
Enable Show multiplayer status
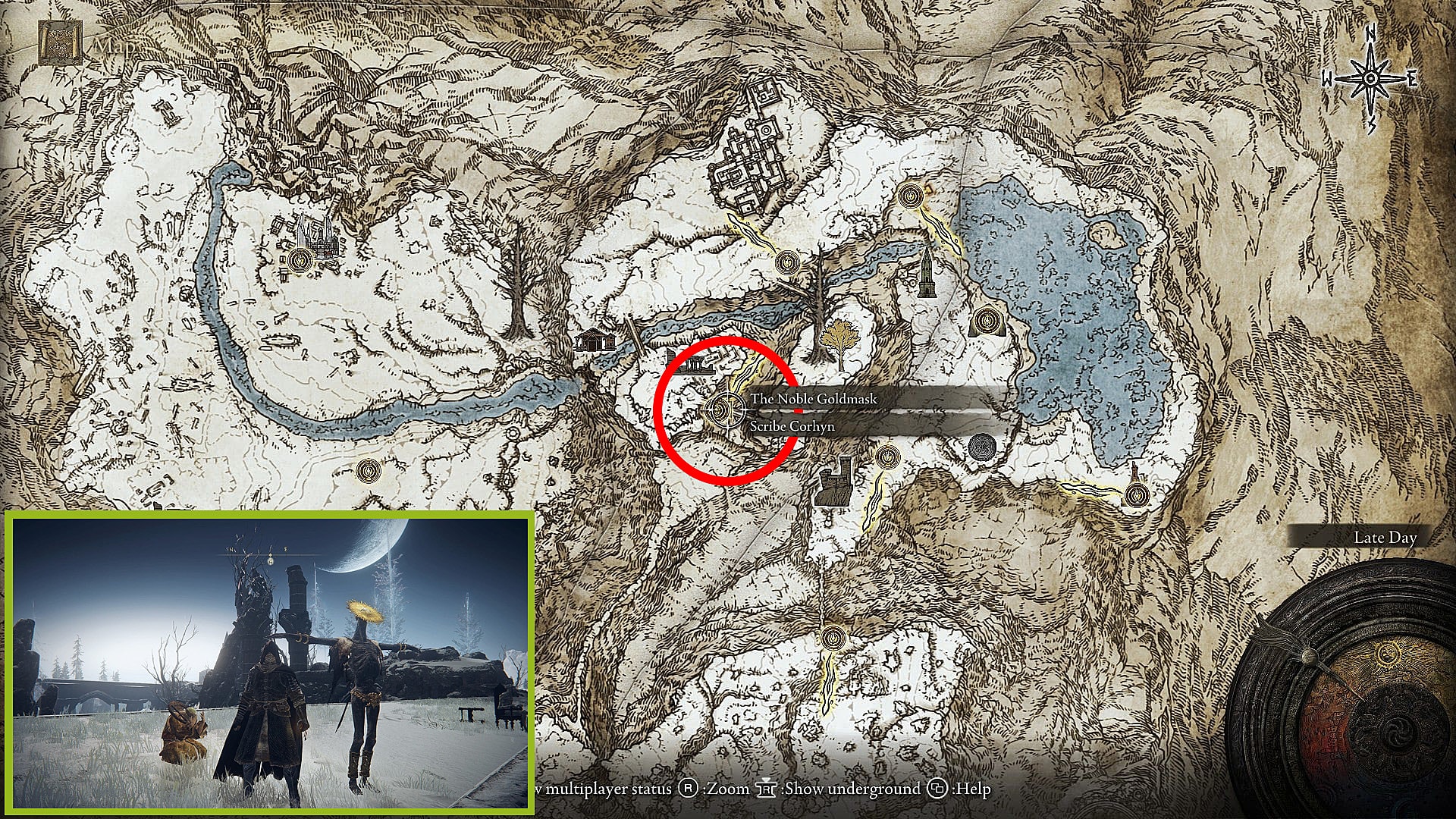607,789
